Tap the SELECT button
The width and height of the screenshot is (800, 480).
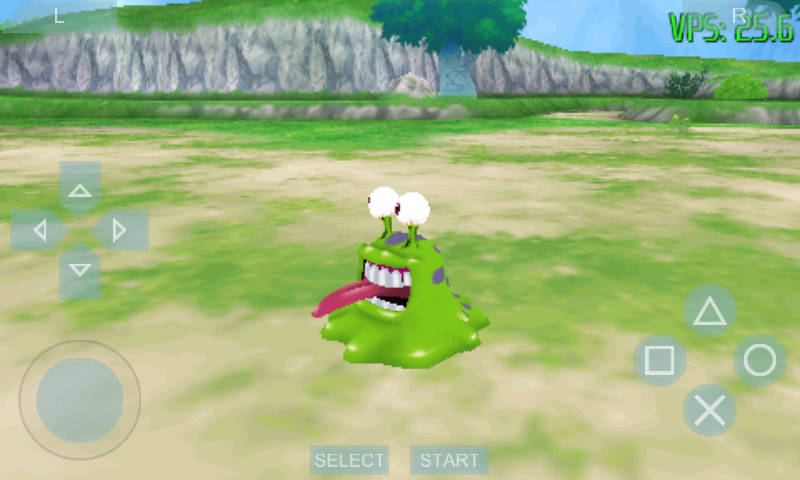tap(349, 460)
